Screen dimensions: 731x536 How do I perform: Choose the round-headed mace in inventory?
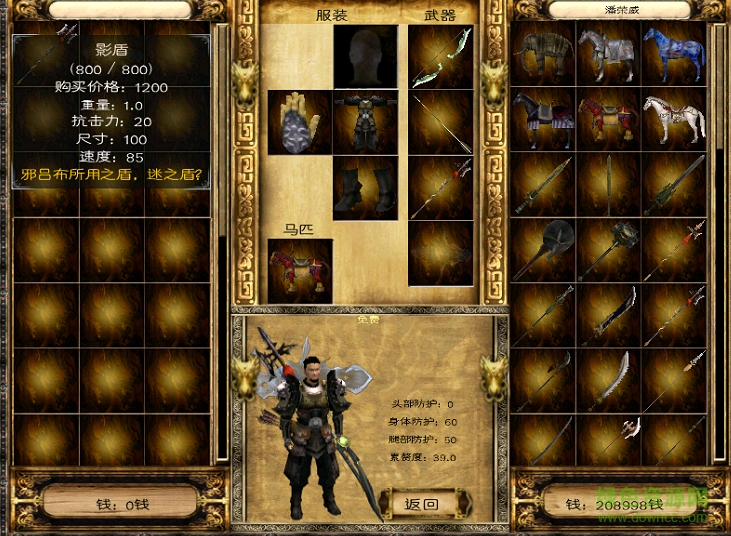pos(543,248)
